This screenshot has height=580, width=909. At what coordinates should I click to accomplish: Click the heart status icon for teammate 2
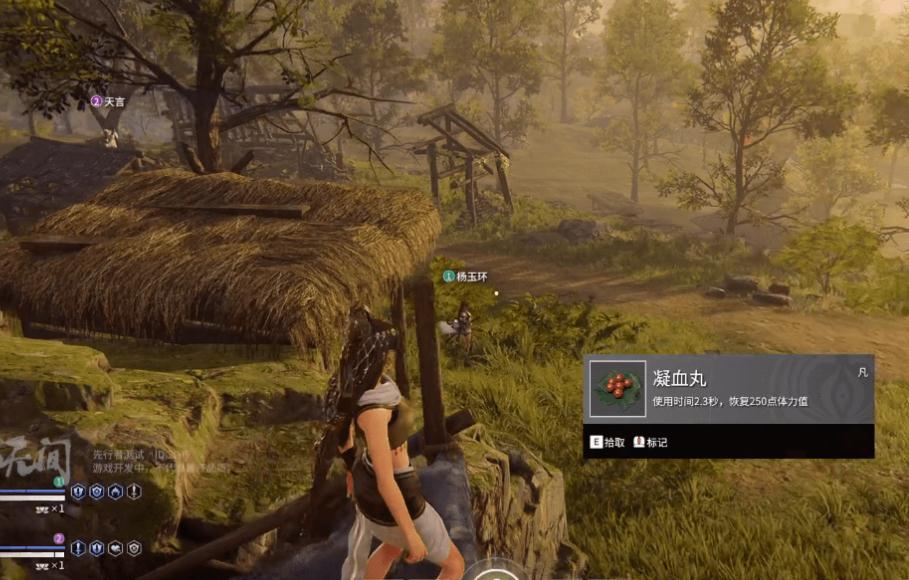coord(115,548)
